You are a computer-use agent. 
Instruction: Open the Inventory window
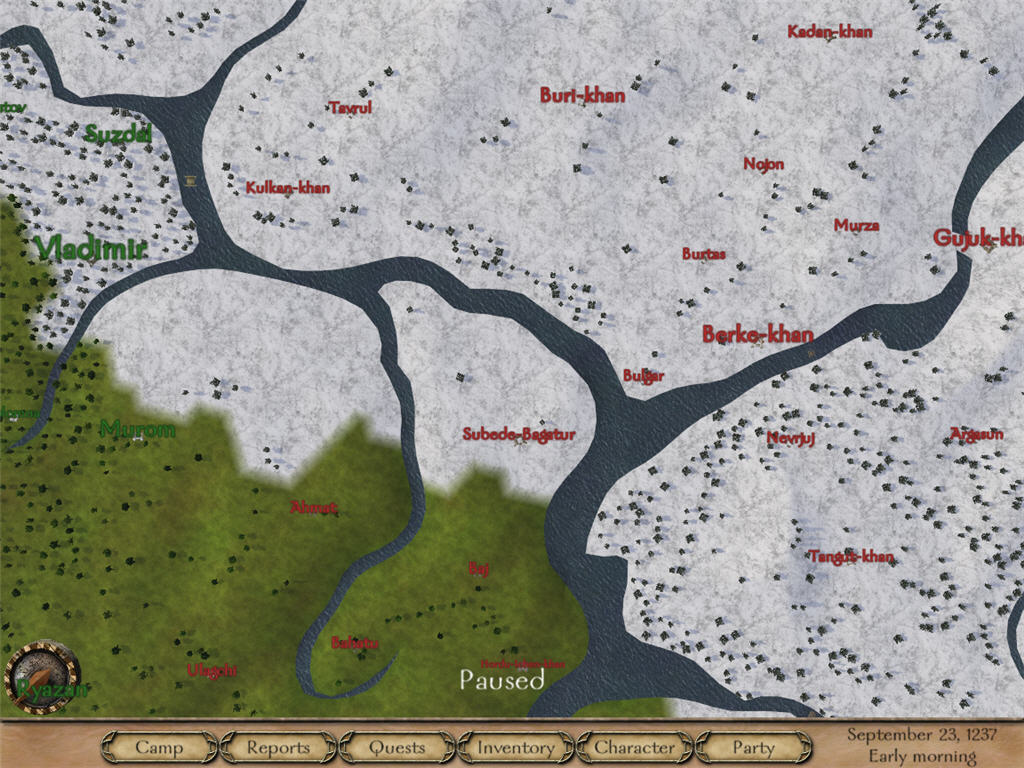[x=515, y=747]
